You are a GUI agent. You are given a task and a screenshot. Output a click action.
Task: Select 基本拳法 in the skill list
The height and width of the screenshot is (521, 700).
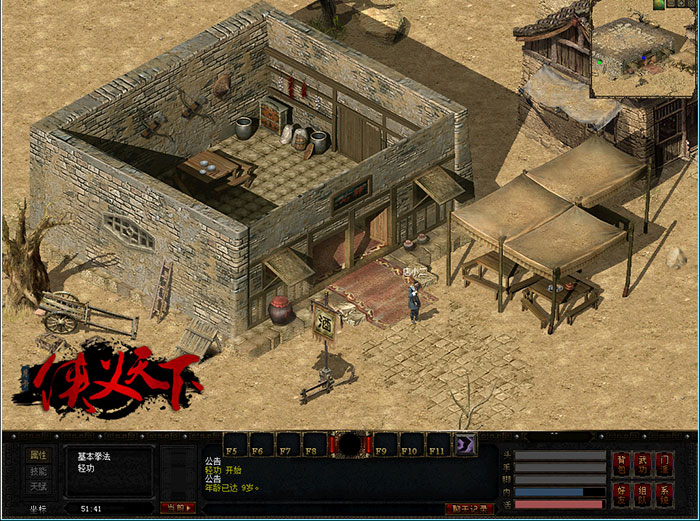coord(96,457)
